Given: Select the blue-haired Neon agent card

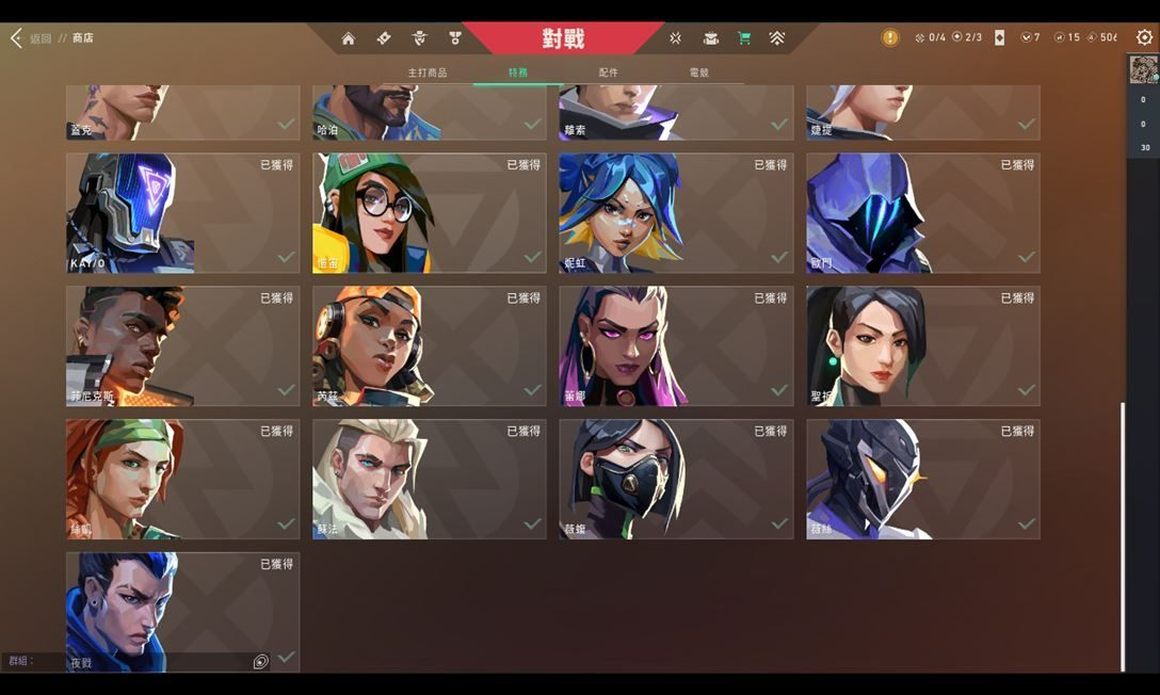Looking at the screenshot, I should point(676,213).
